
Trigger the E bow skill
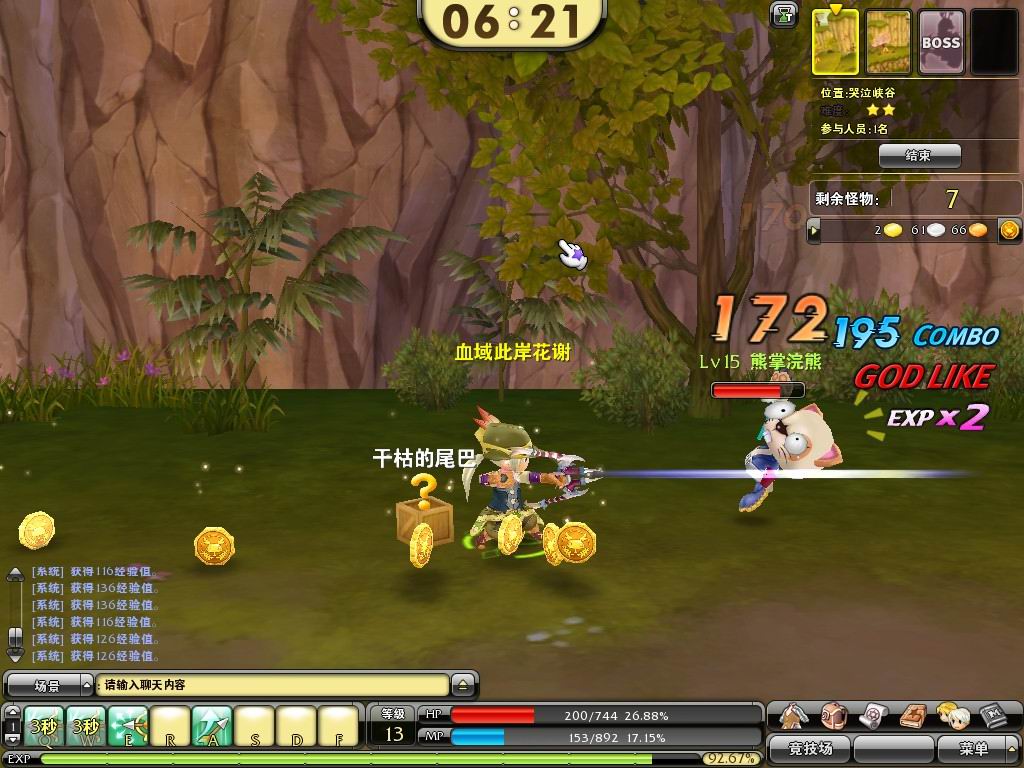128,726
